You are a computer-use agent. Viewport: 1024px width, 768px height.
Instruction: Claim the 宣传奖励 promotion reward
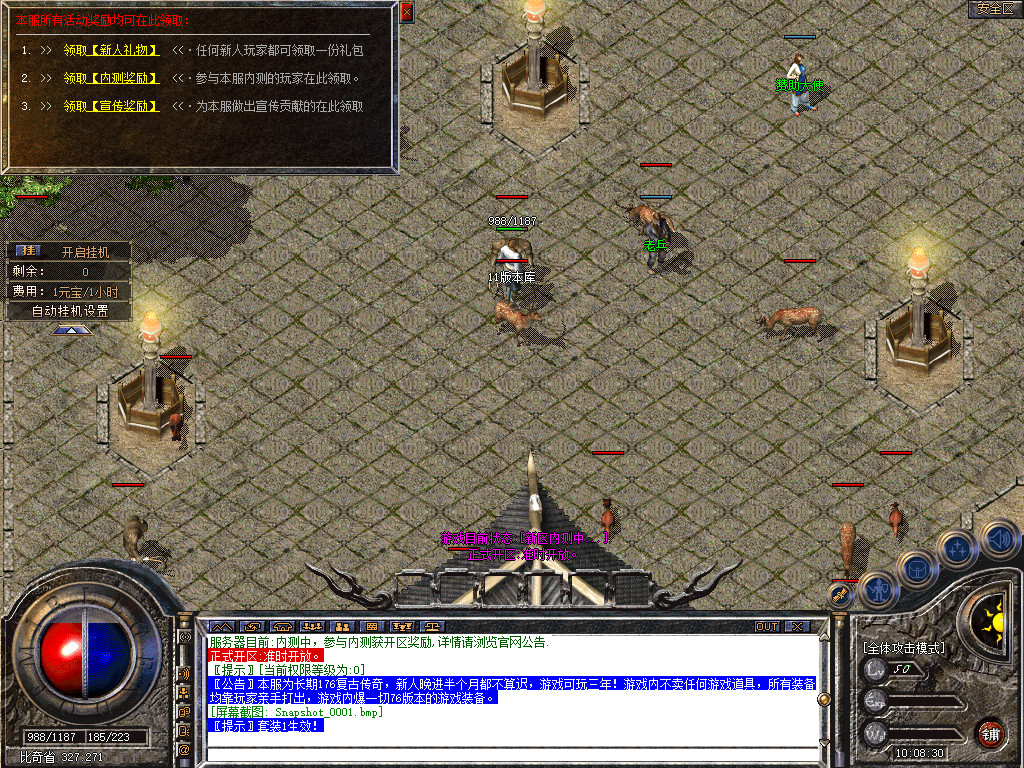point(111,106)
